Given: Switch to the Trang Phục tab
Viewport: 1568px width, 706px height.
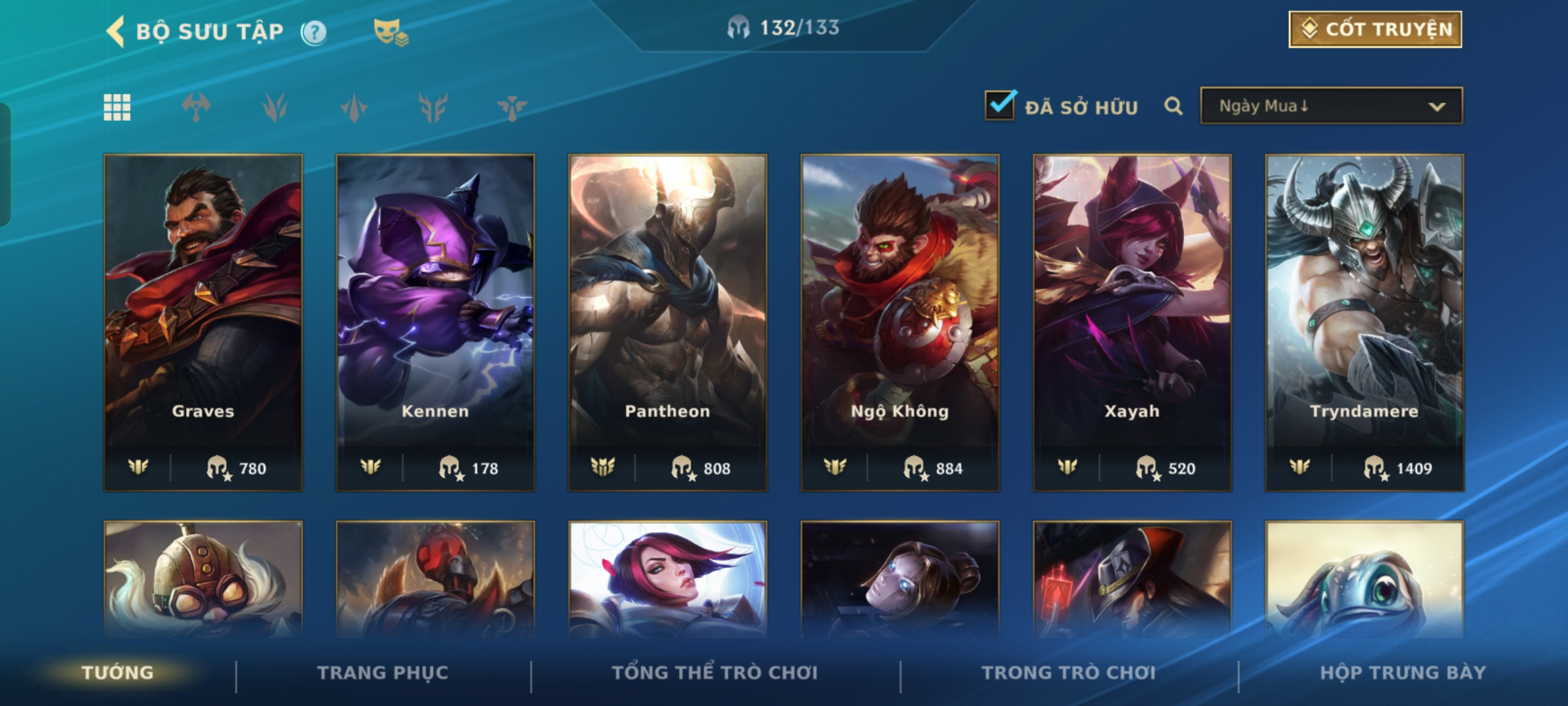Looking at the screenshot, I should (x=383, y=673).
